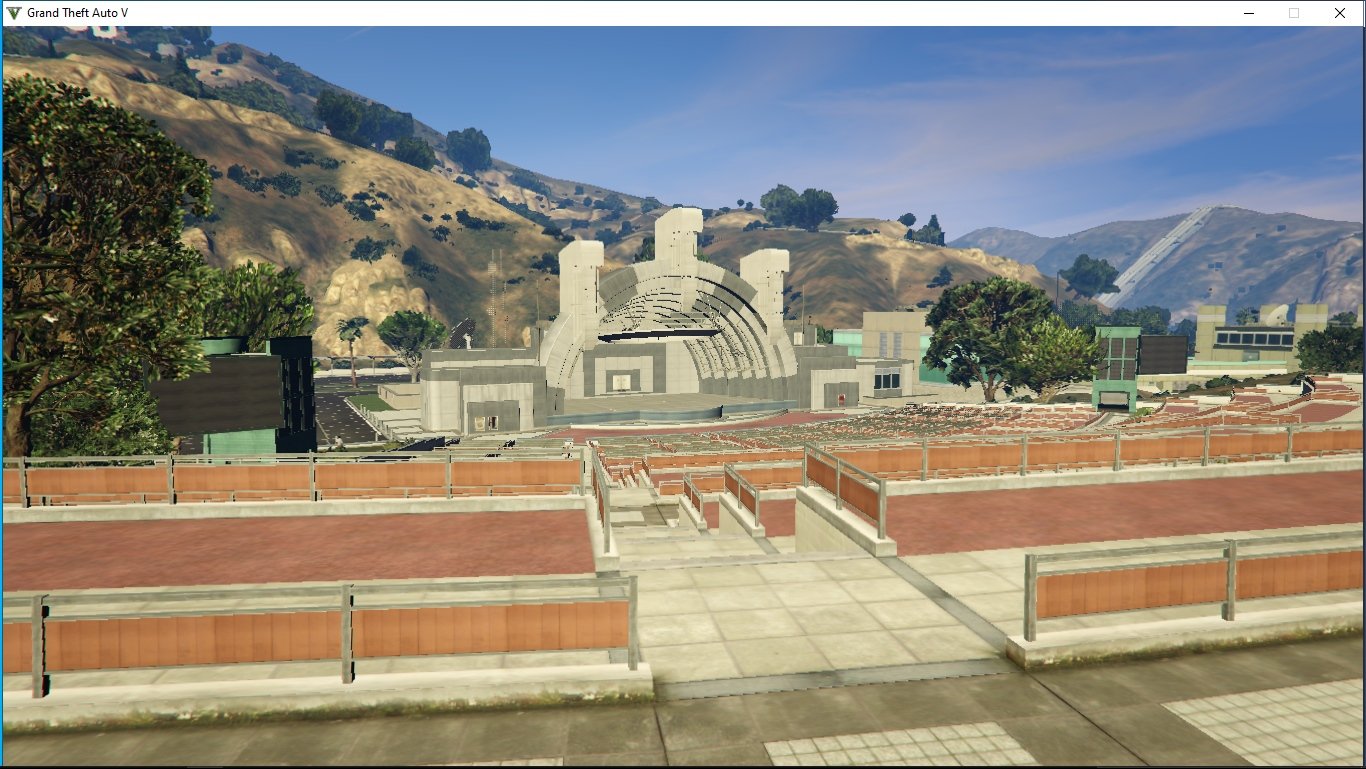Viewport: 1366px width, 769px height.
Task: Minimize the Grand Theft Auto V window
Action: click(1249, 13)
